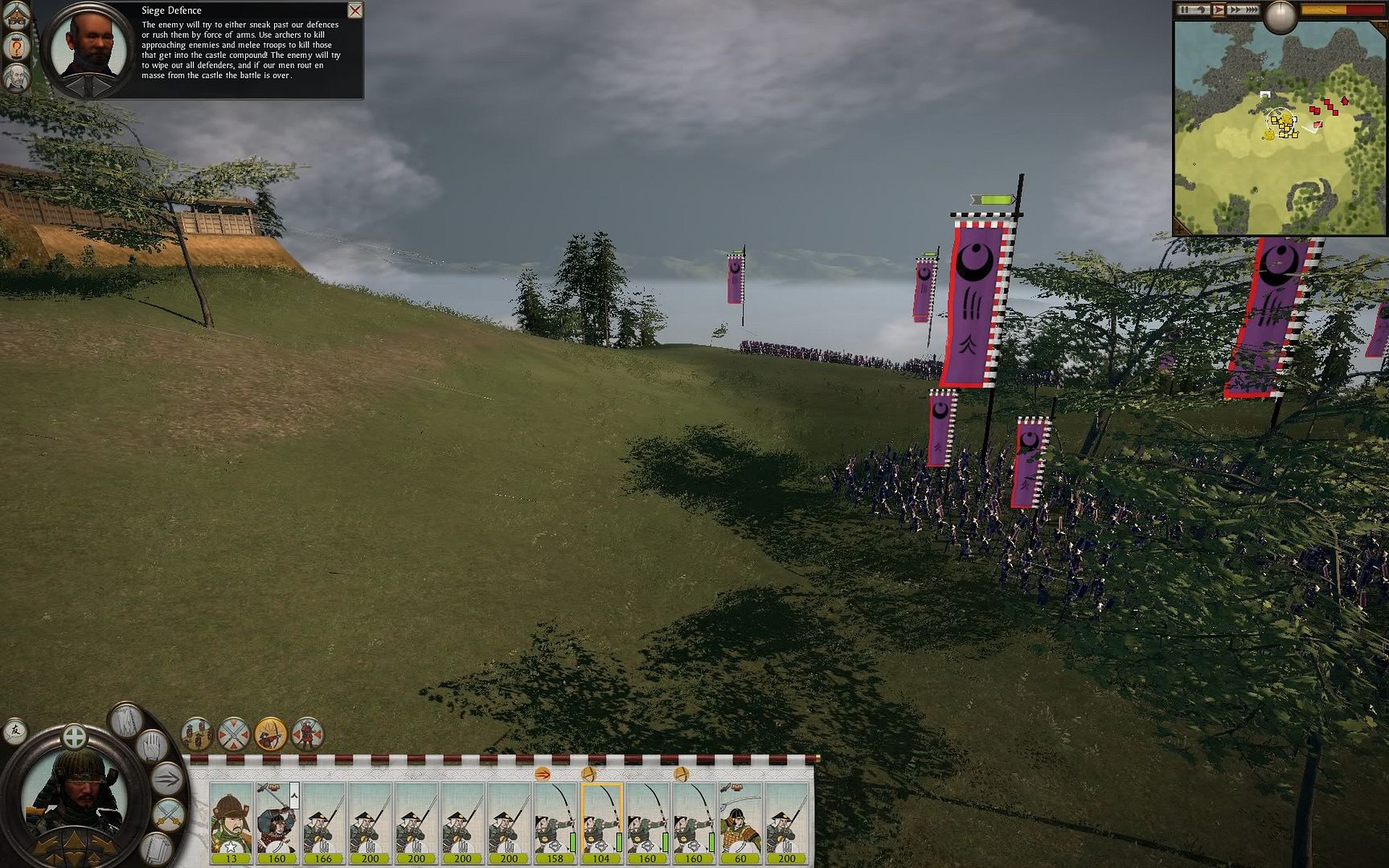Close the Siege Defence advice panel
This screenshot has width=1389, height=868.
point(354,10)
